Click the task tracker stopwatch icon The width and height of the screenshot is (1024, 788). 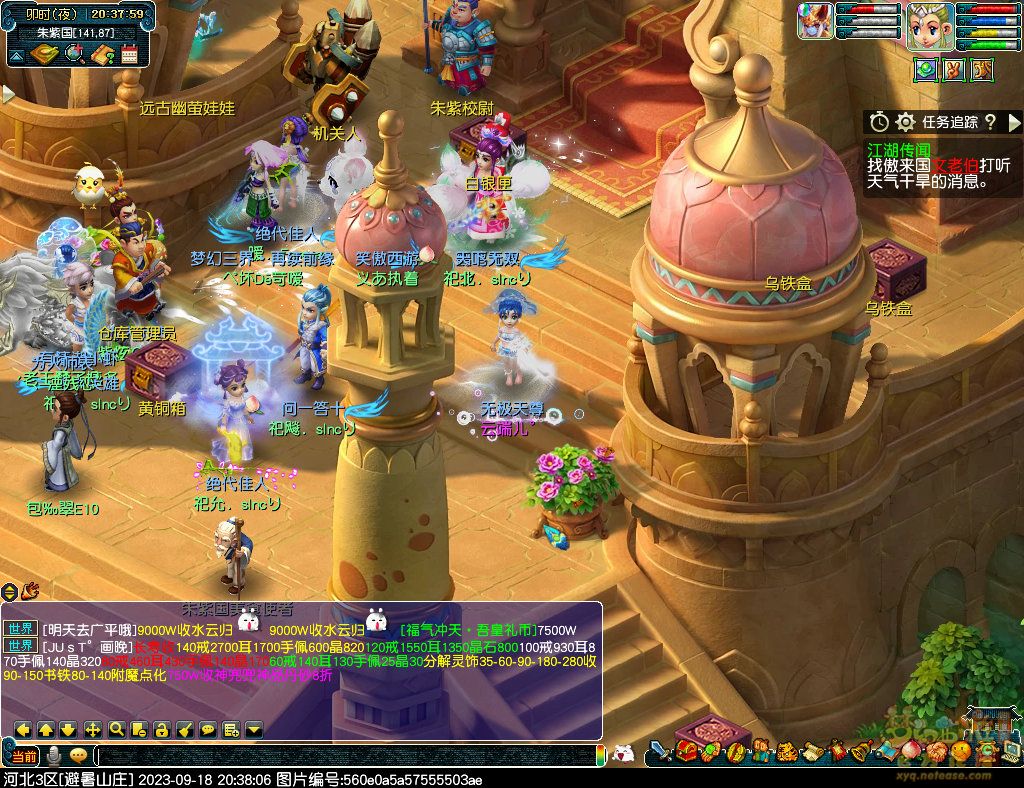pos(879,122)
